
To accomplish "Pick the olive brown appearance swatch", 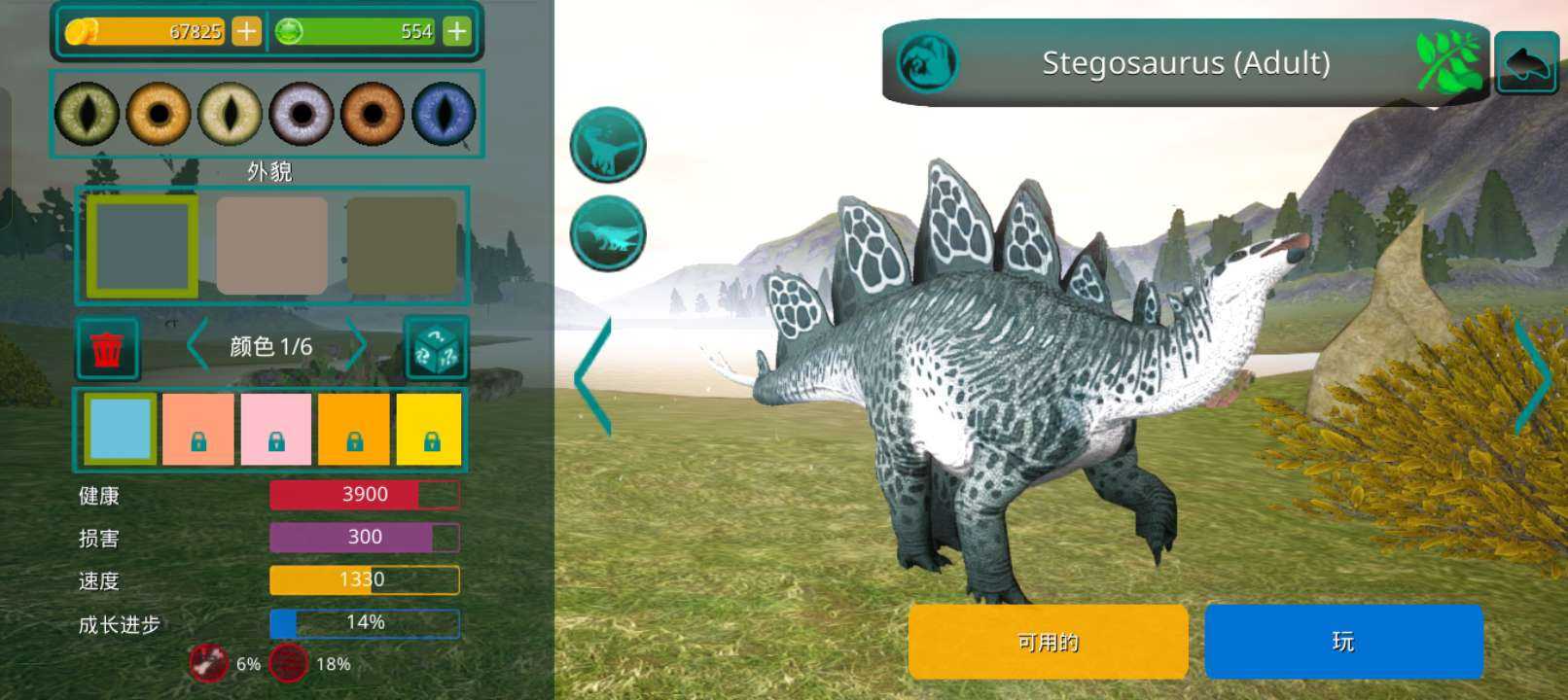I will (402, 246).
